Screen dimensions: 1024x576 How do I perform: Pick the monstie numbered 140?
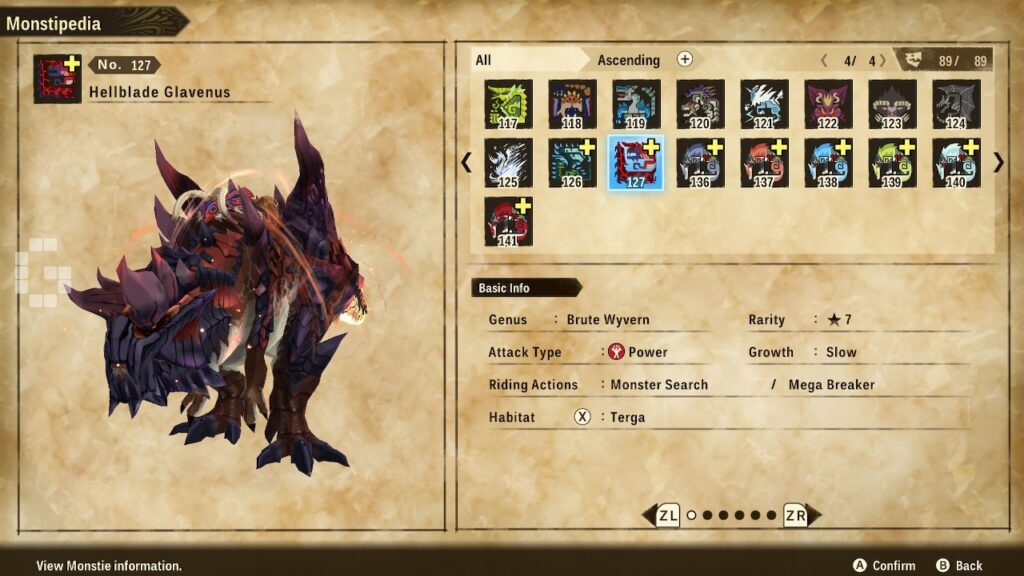[x=957, y=163]
